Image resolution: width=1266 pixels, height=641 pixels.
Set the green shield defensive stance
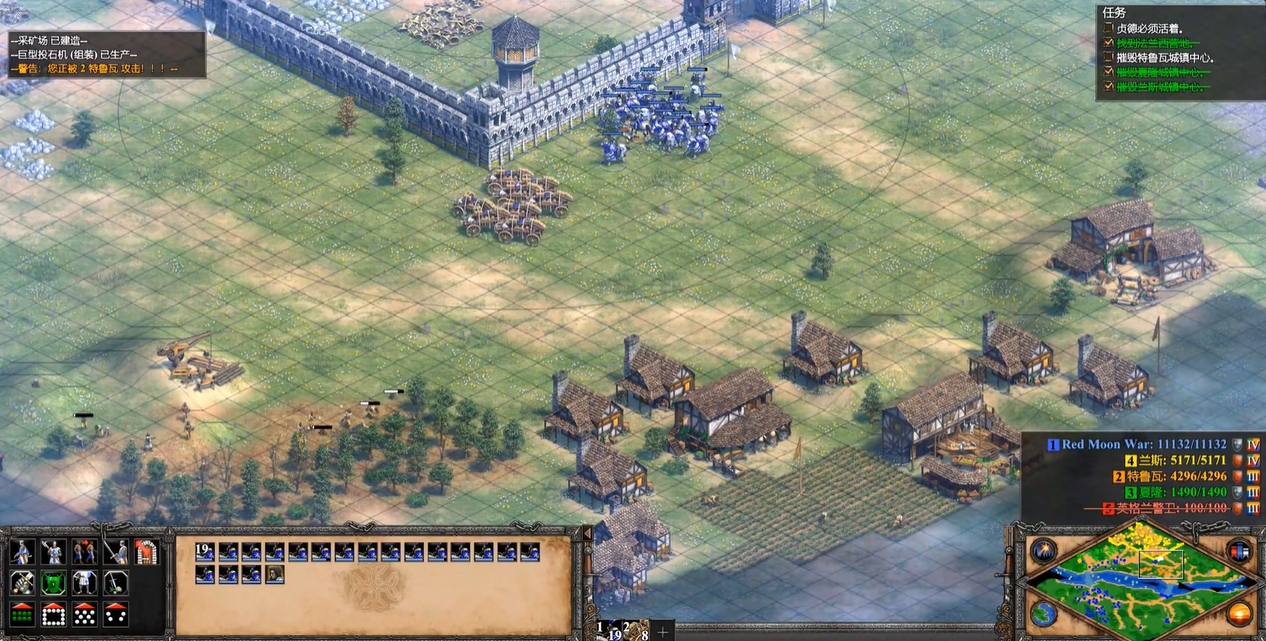click(x=53, y=583)
